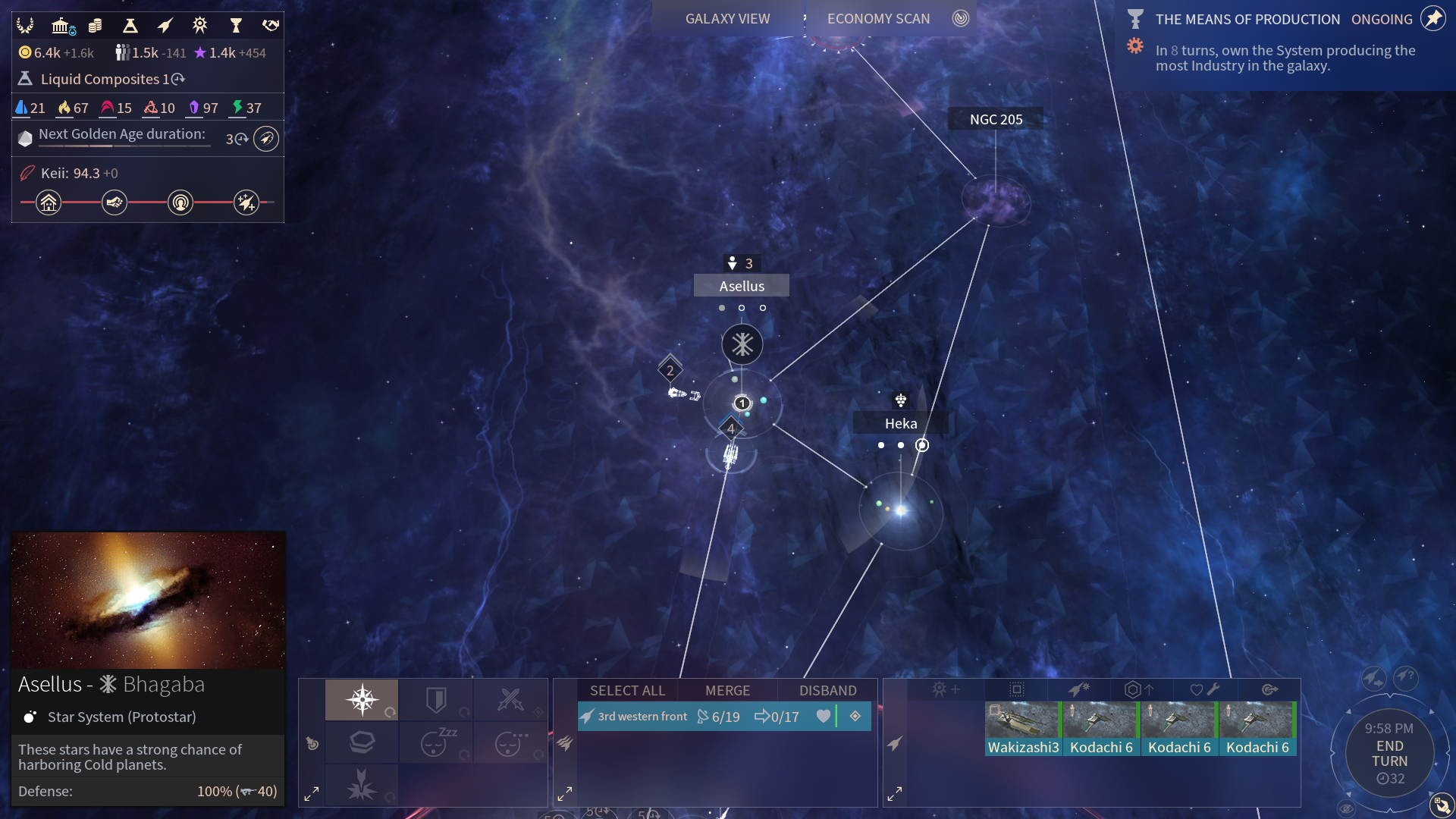Activate the compass star move action
This screenshot has width=1456, height=819.
click(362, 699)
